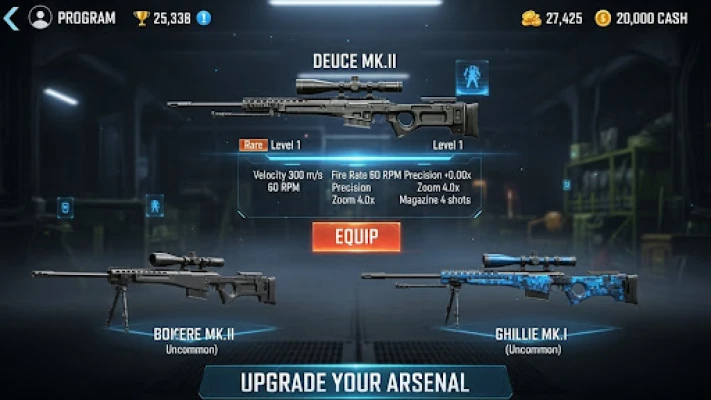Viewport: 711px width, 400px height.
Task: Click the blue badge next to trophies
Action: pyautogui.click(x=204, y=18)
